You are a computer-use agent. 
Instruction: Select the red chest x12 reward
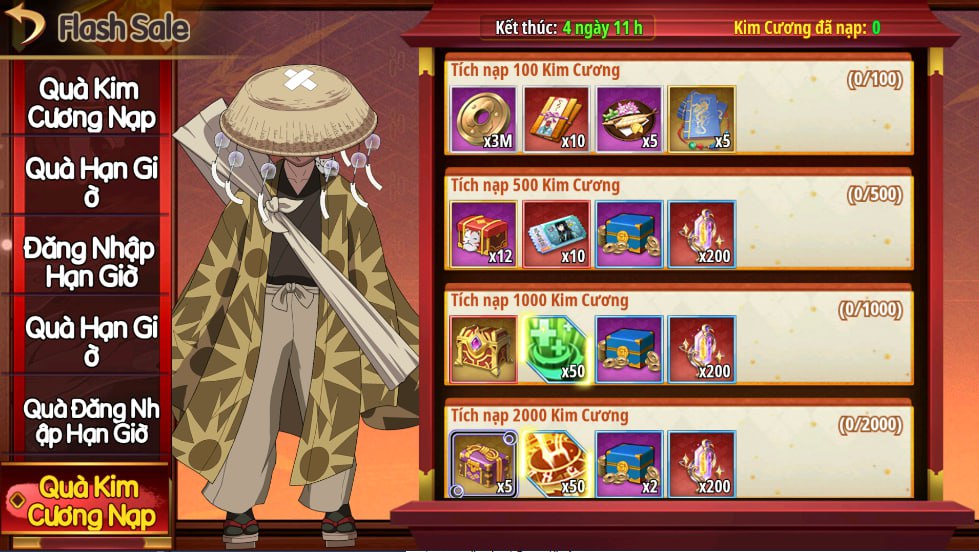(x=484, y=235)
